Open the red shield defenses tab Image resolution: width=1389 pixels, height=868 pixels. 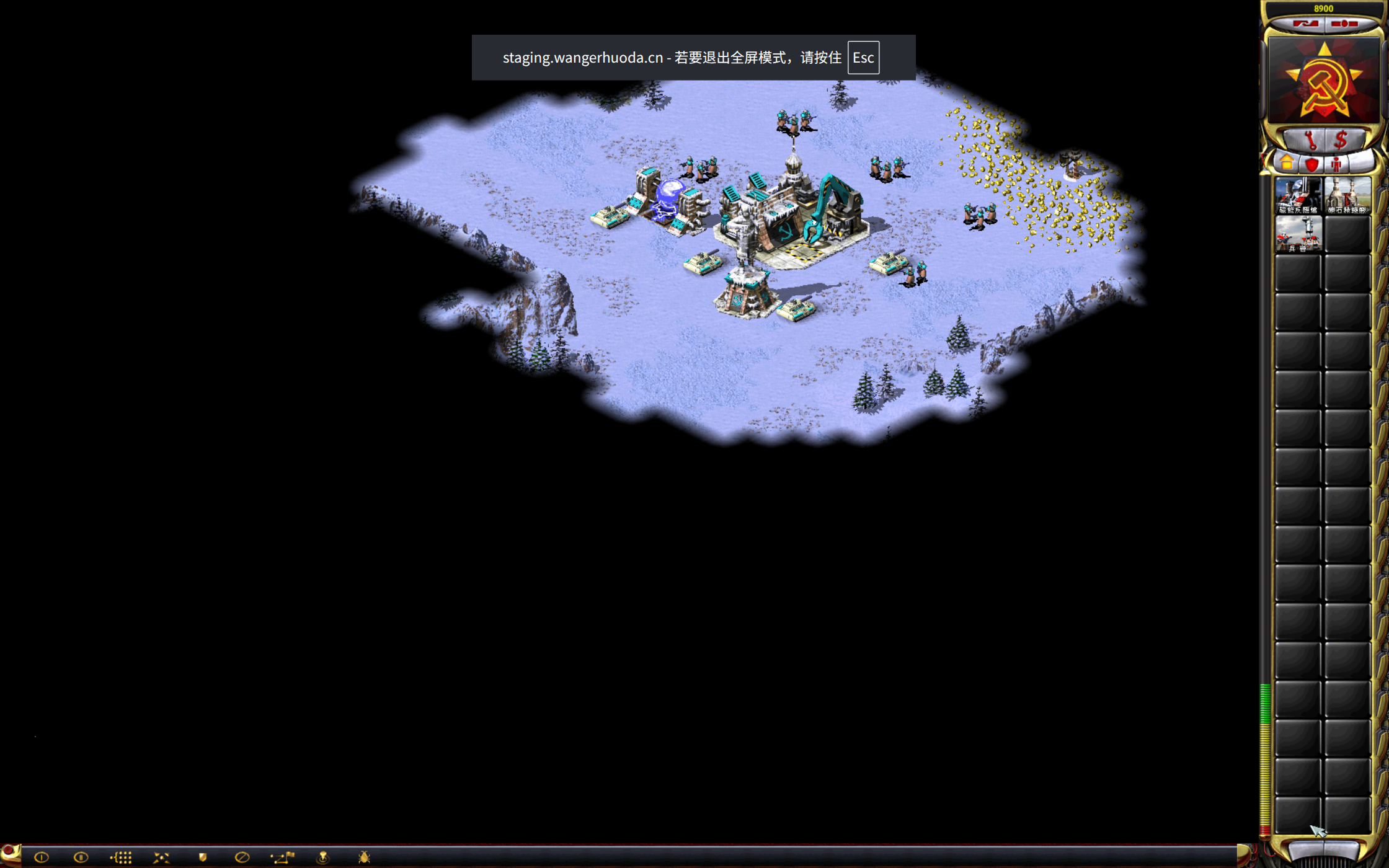click(x=1311, y=164)
